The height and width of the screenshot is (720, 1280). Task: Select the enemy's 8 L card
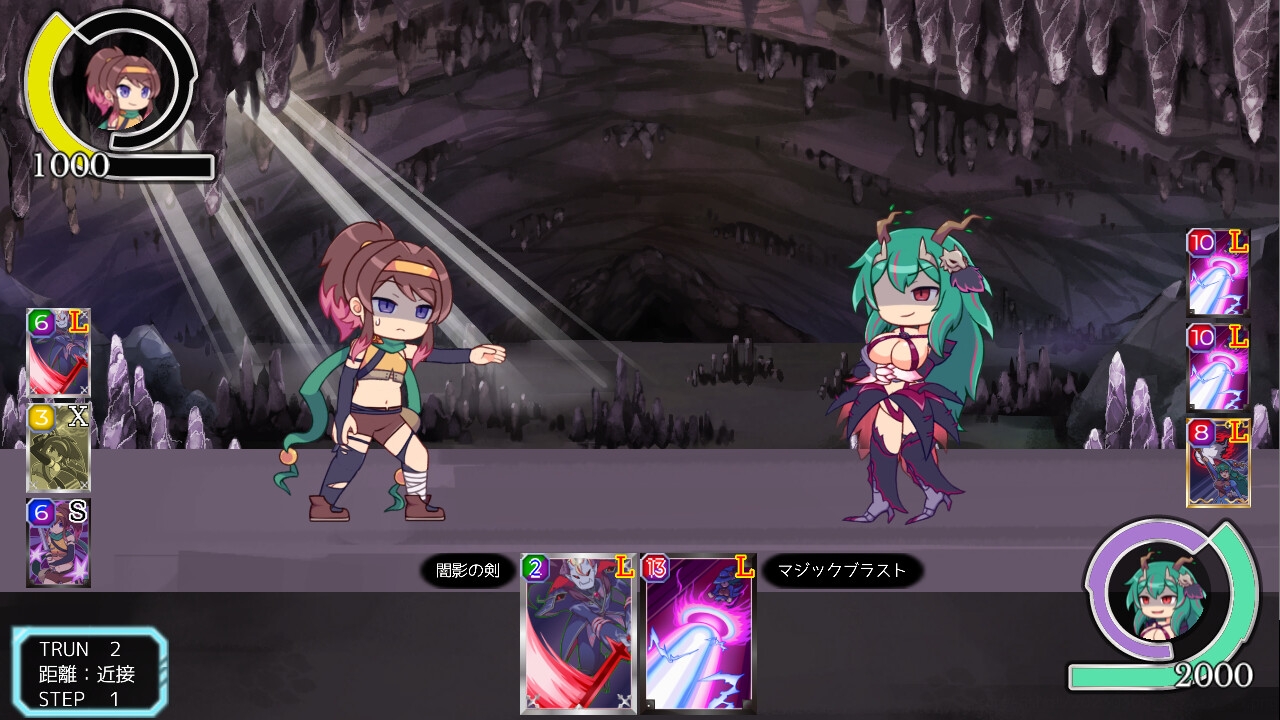point(1218,463)
